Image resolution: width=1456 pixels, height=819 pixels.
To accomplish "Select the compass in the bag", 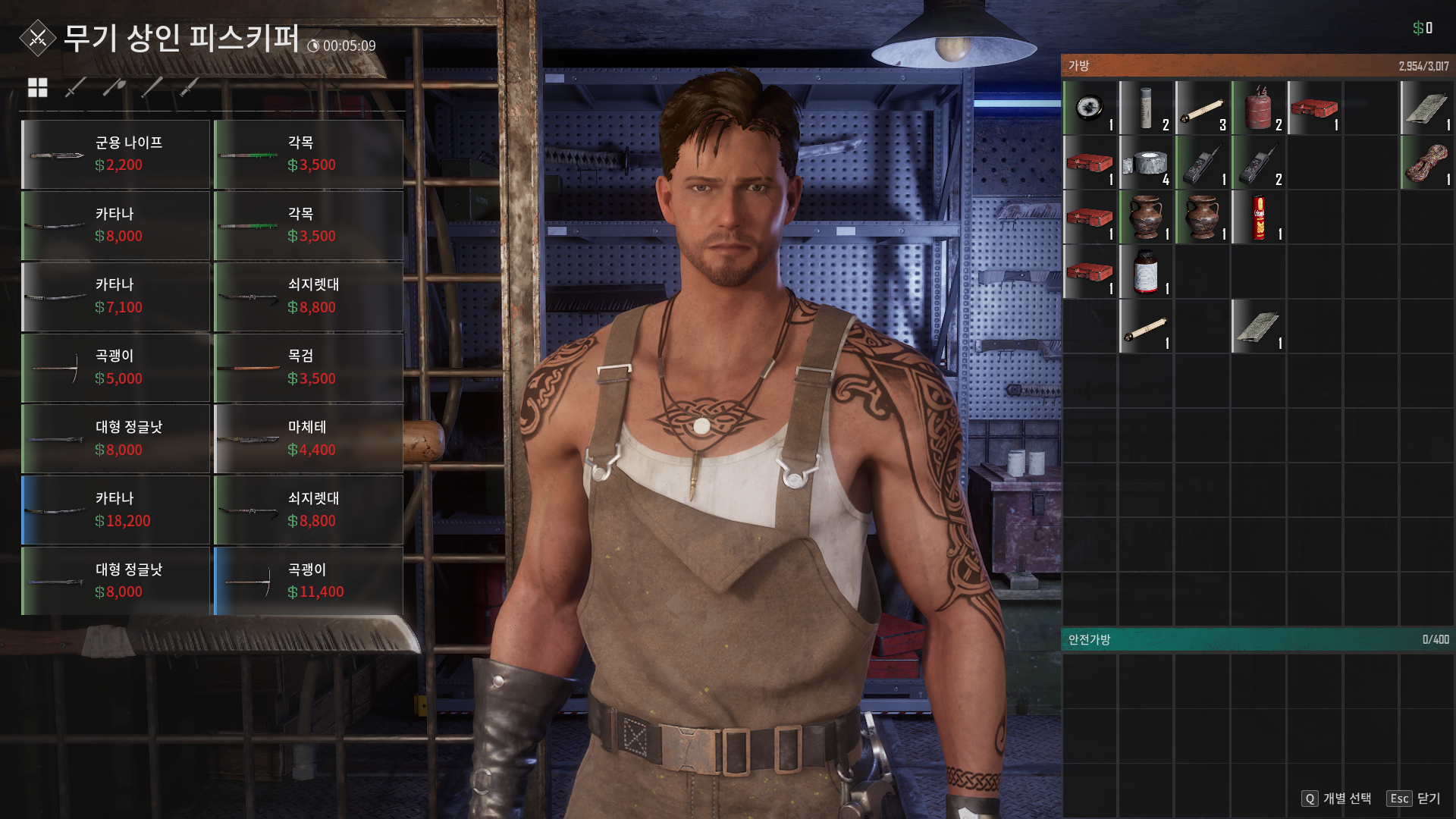I will 1090,108.
